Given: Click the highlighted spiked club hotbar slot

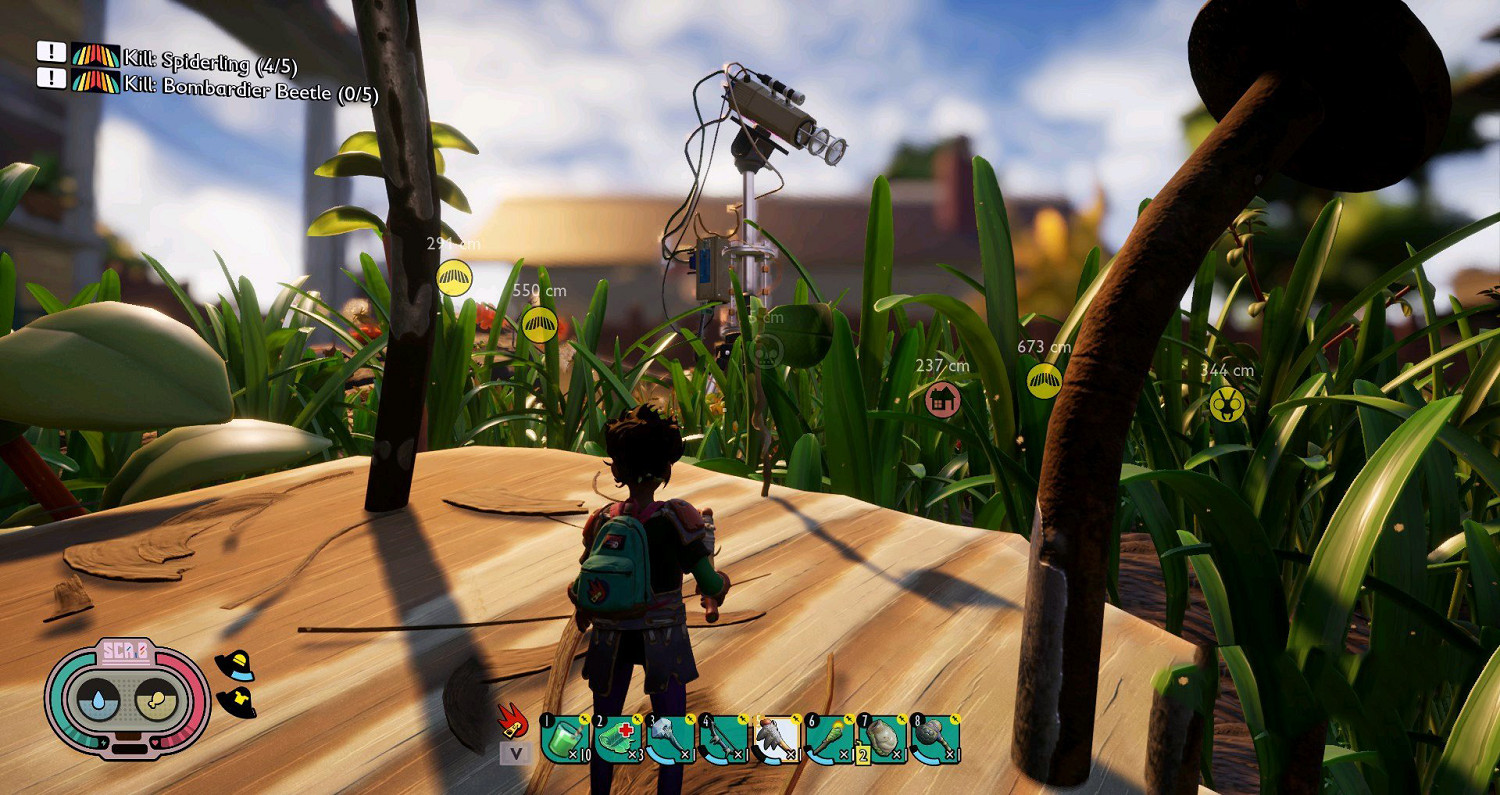Looking at the screenshot, I should click(x=776, y=740).
